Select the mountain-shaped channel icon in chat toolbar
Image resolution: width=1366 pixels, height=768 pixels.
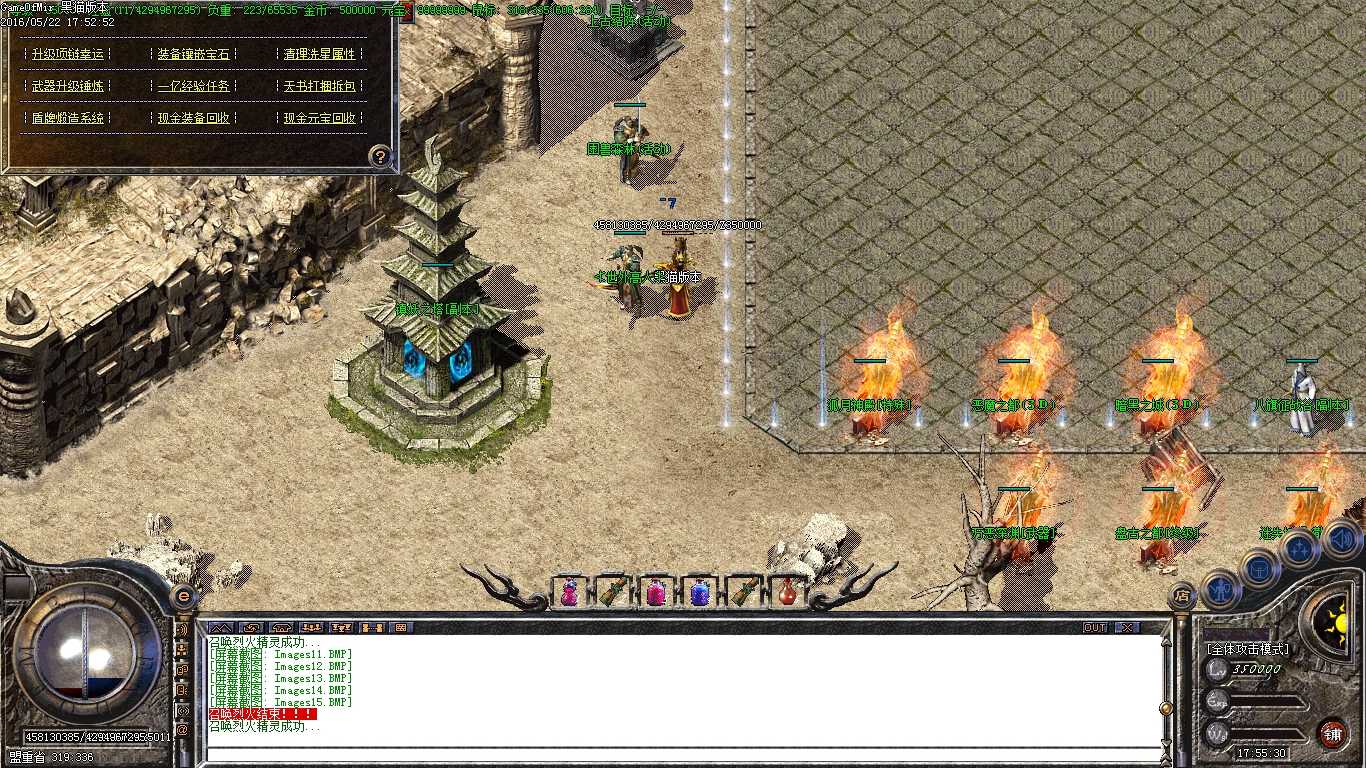point(220,627)
